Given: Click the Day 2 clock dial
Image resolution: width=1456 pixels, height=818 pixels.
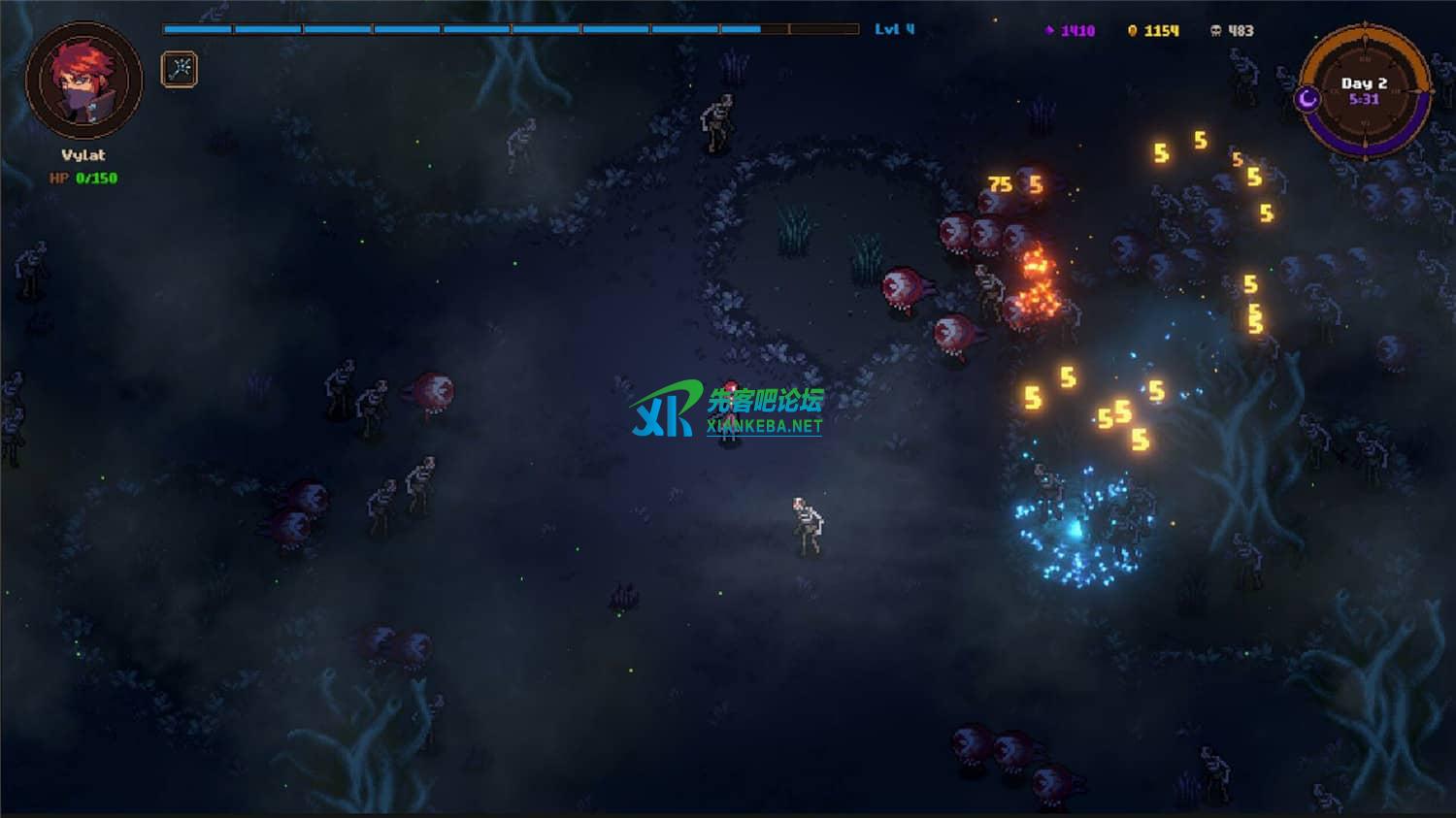Looking at the screenshot, I should click(1365, 91).
